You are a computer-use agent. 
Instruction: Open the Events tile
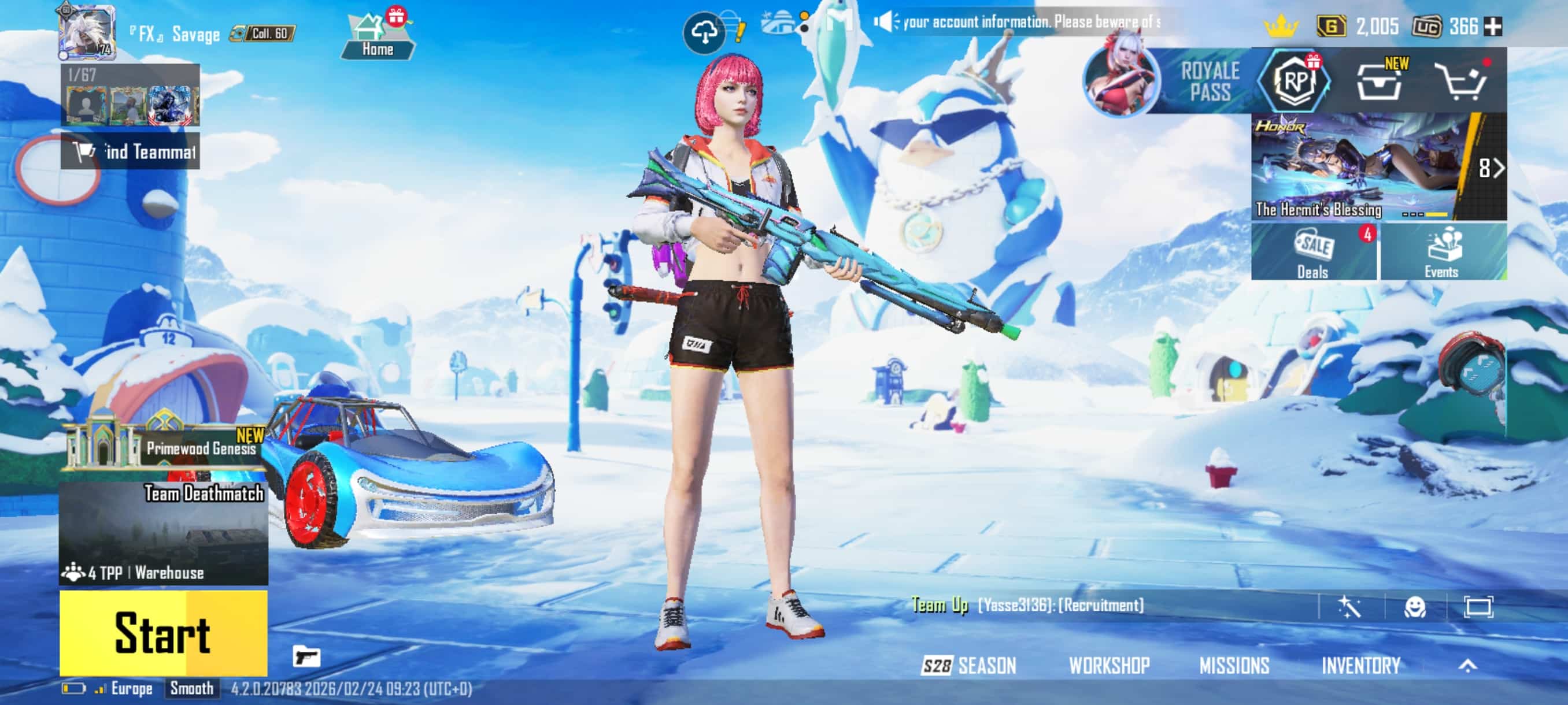[x=1443, y=252]
